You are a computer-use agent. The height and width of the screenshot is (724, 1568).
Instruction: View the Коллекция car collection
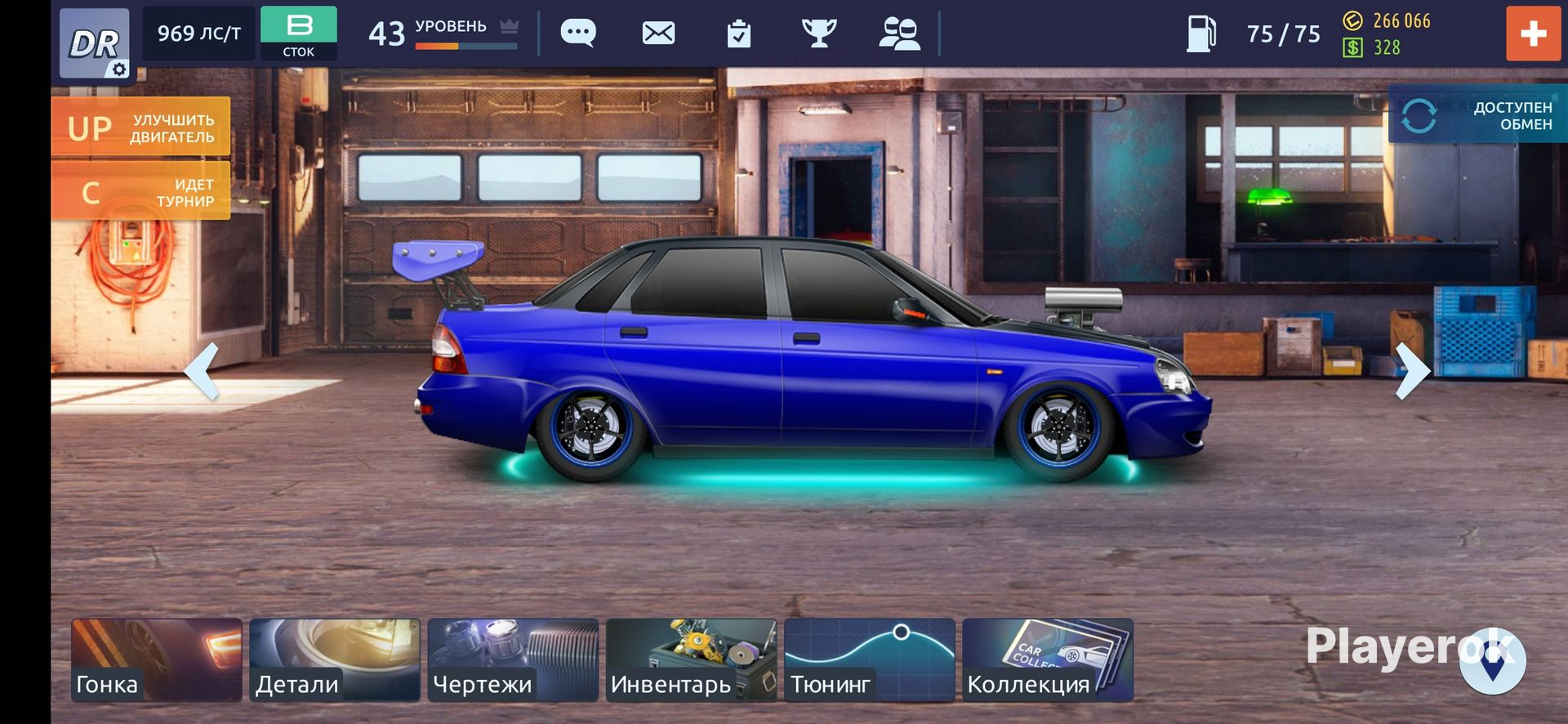click(x=1047, y=660)
